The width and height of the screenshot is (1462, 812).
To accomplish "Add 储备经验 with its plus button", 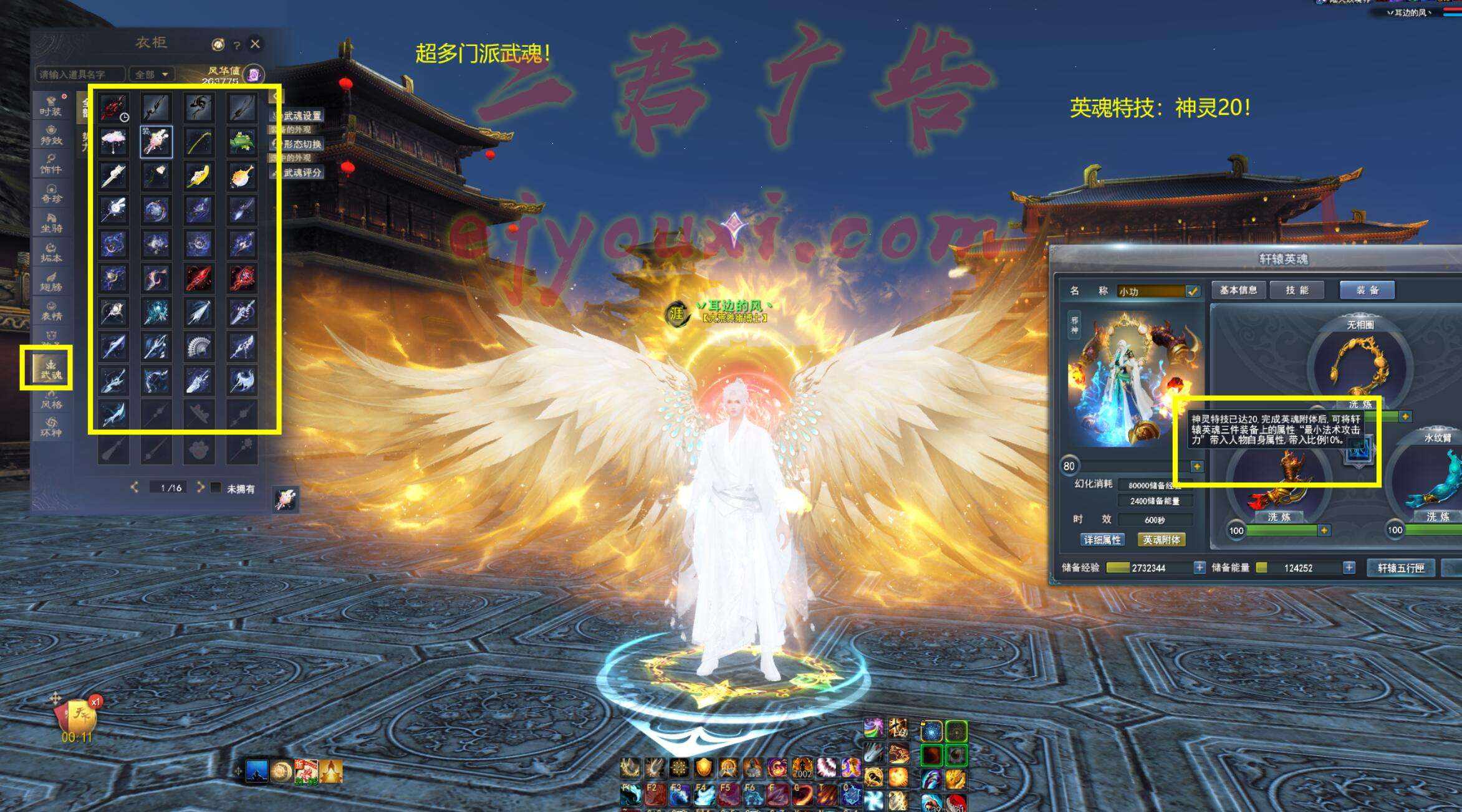I will 1199,568.
